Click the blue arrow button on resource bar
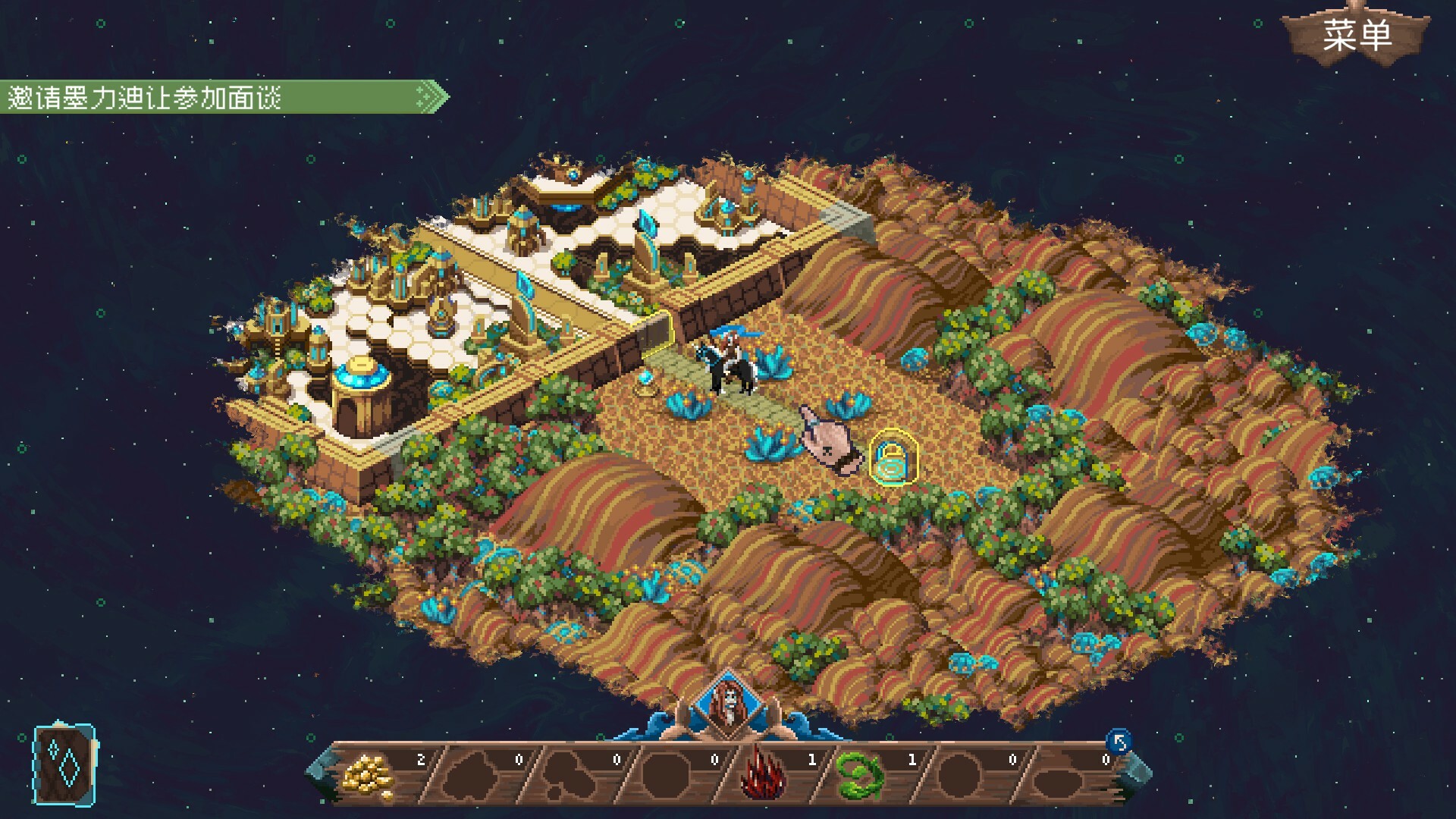The height and width of the screenshot is (819, 1456). coord(1119,741)
